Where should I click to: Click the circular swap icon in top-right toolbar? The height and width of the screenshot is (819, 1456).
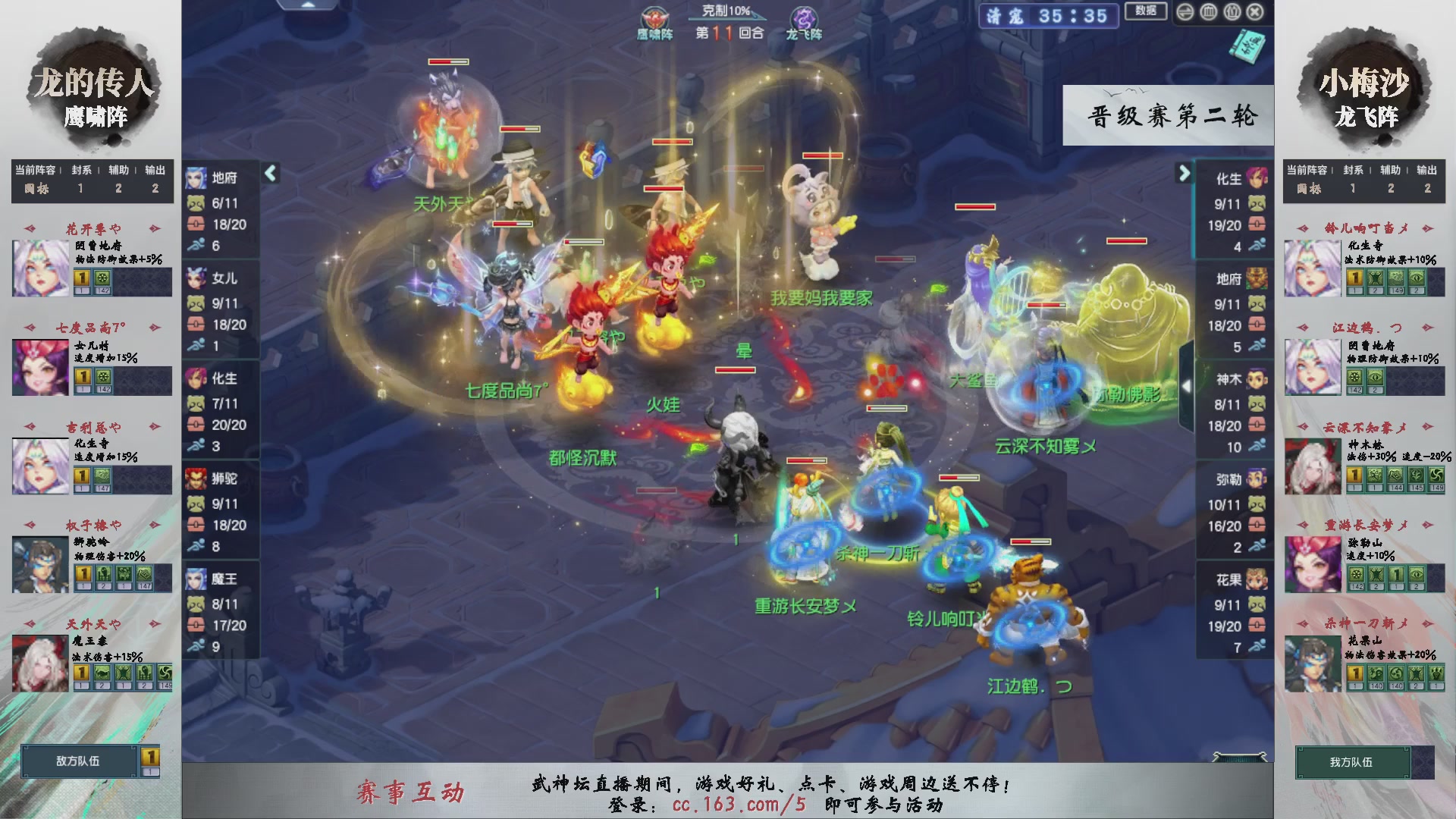tap(1185, 12)
